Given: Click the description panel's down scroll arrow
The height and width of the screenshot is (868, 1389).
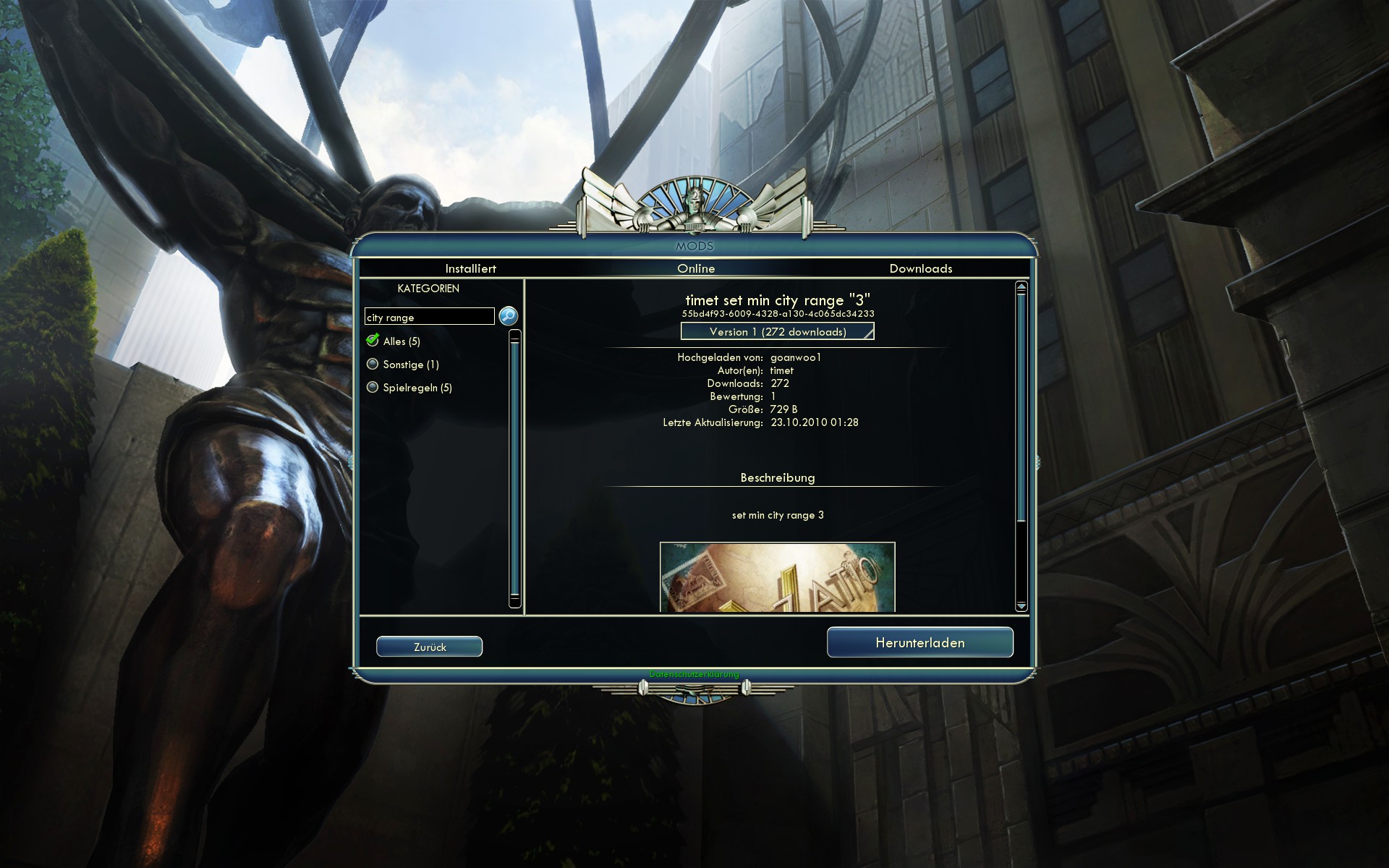Looking at the screenshot, I should [x=1021, y=605].
